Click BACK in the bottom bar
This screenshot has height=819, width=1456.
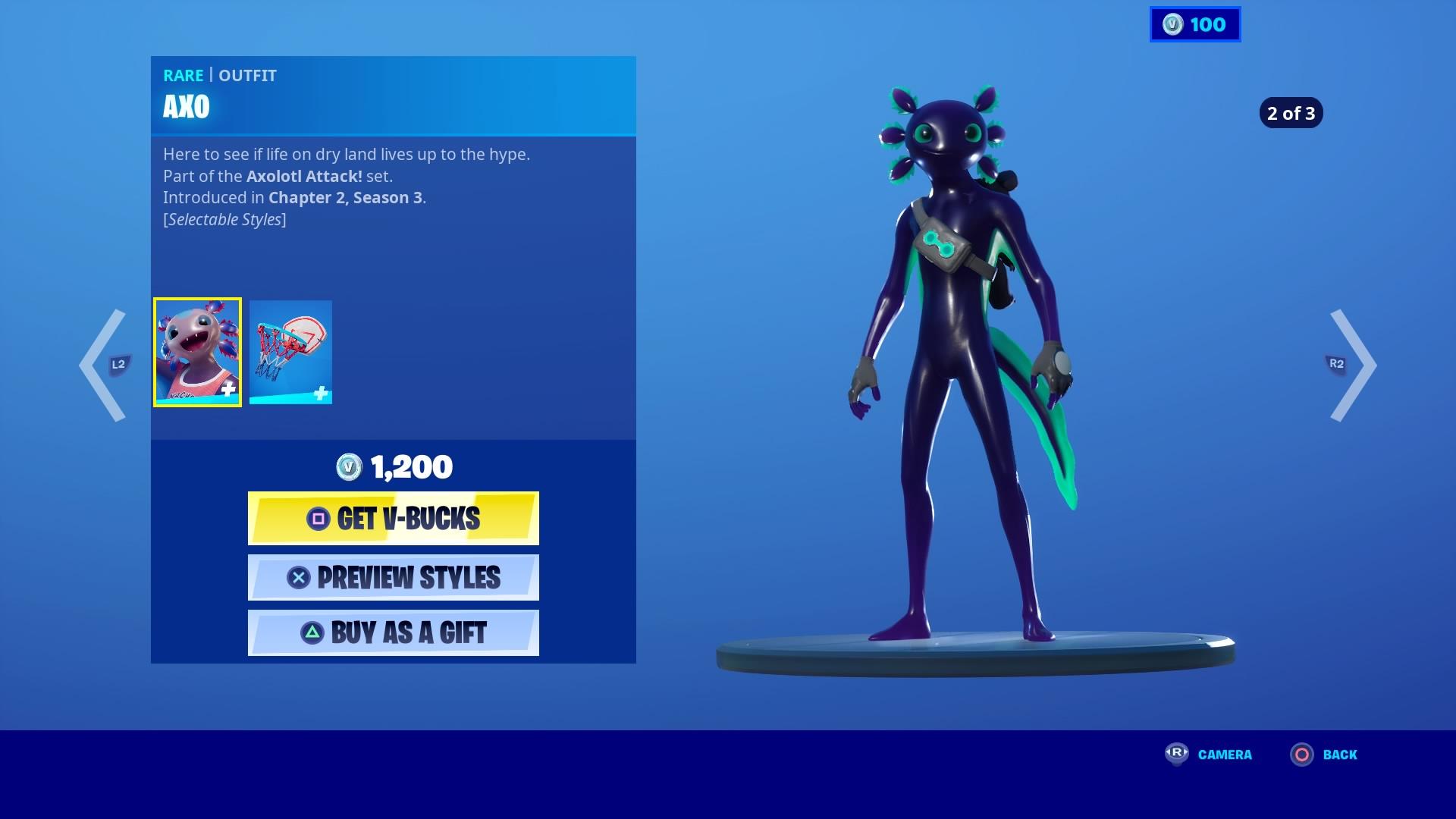[x=1341, y=755]
